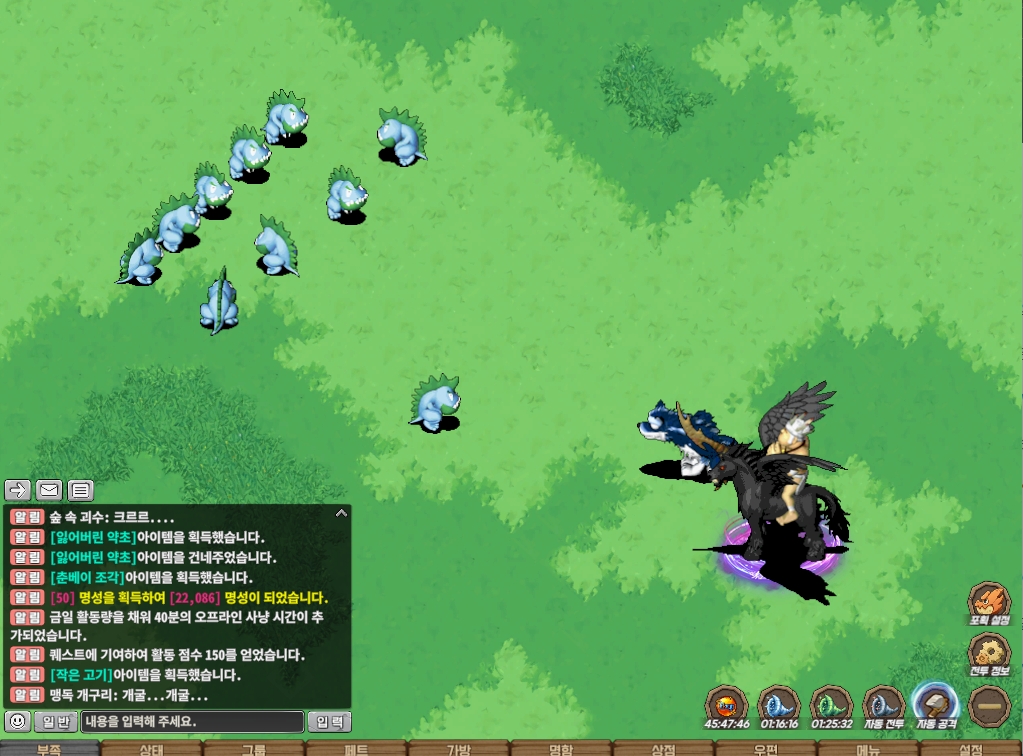Viewport: 1023px width, 756px height.
Task: Select the buff icon showing 45:47:46
Action: point(727,705)
